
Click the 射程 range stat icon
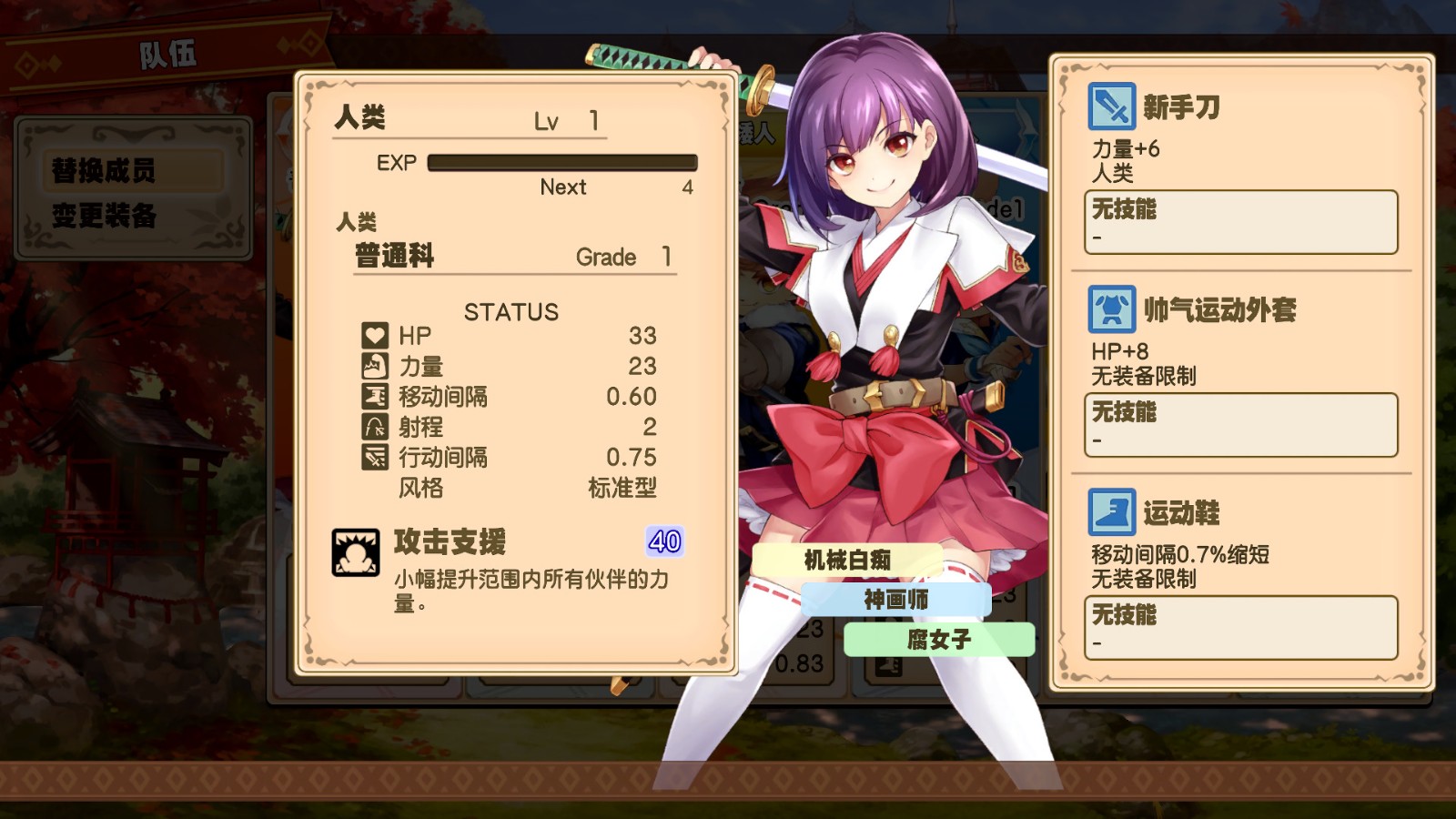(375, 428)
